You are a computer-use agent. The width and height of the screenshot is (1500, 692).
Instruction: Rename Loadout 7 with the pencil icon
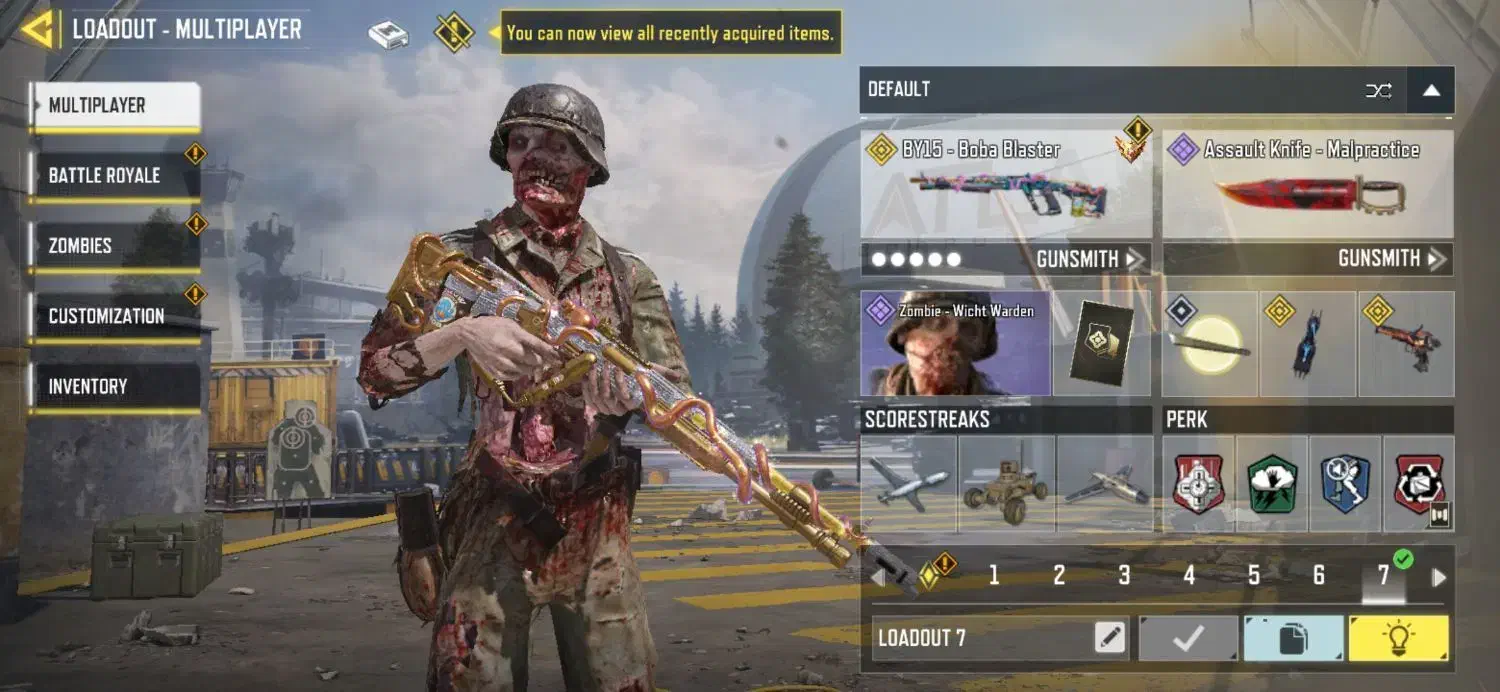1110,638
